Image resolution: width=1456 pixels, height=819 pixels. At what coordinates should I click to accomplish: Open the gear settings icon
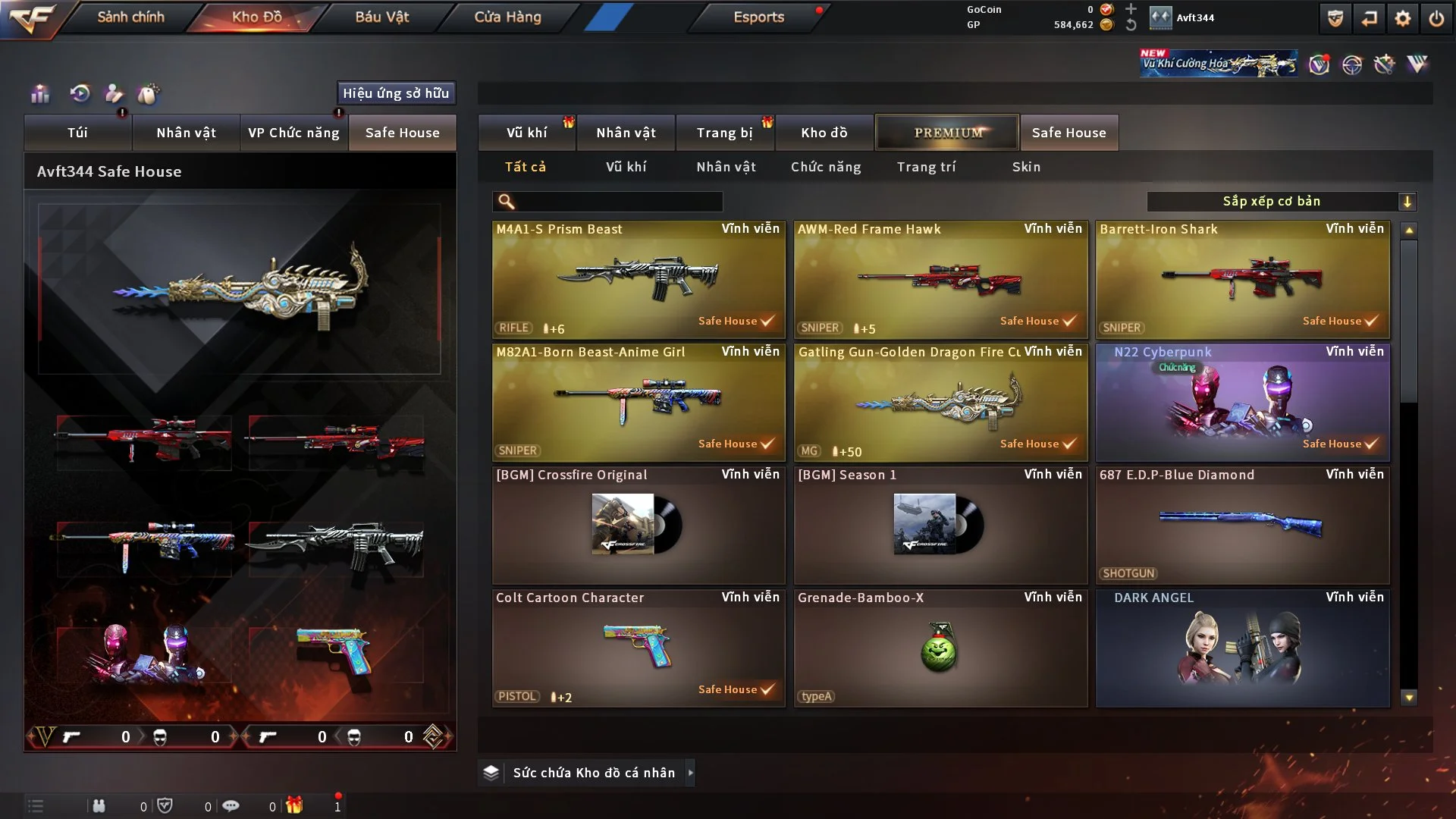point(1402,18)
